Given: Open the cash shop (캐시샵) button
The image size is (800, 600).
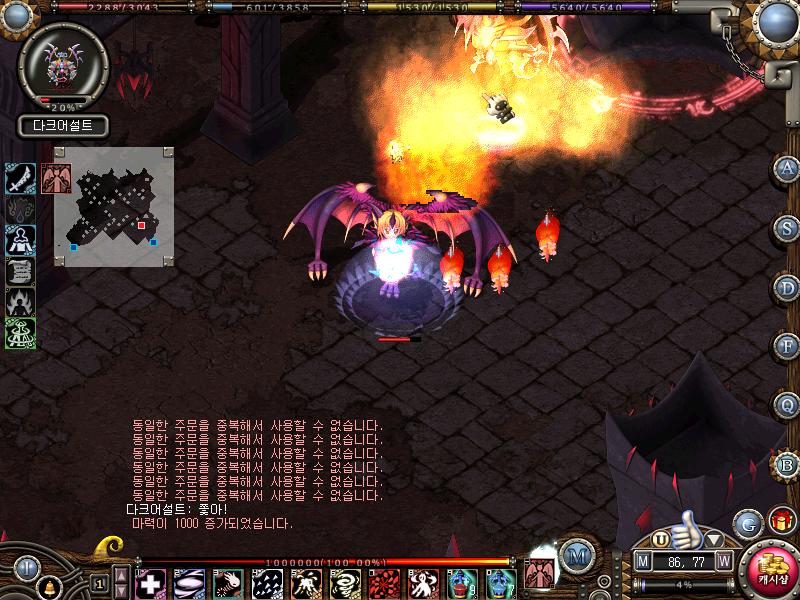Looking at the screenshot, I should tap(772, 572).
